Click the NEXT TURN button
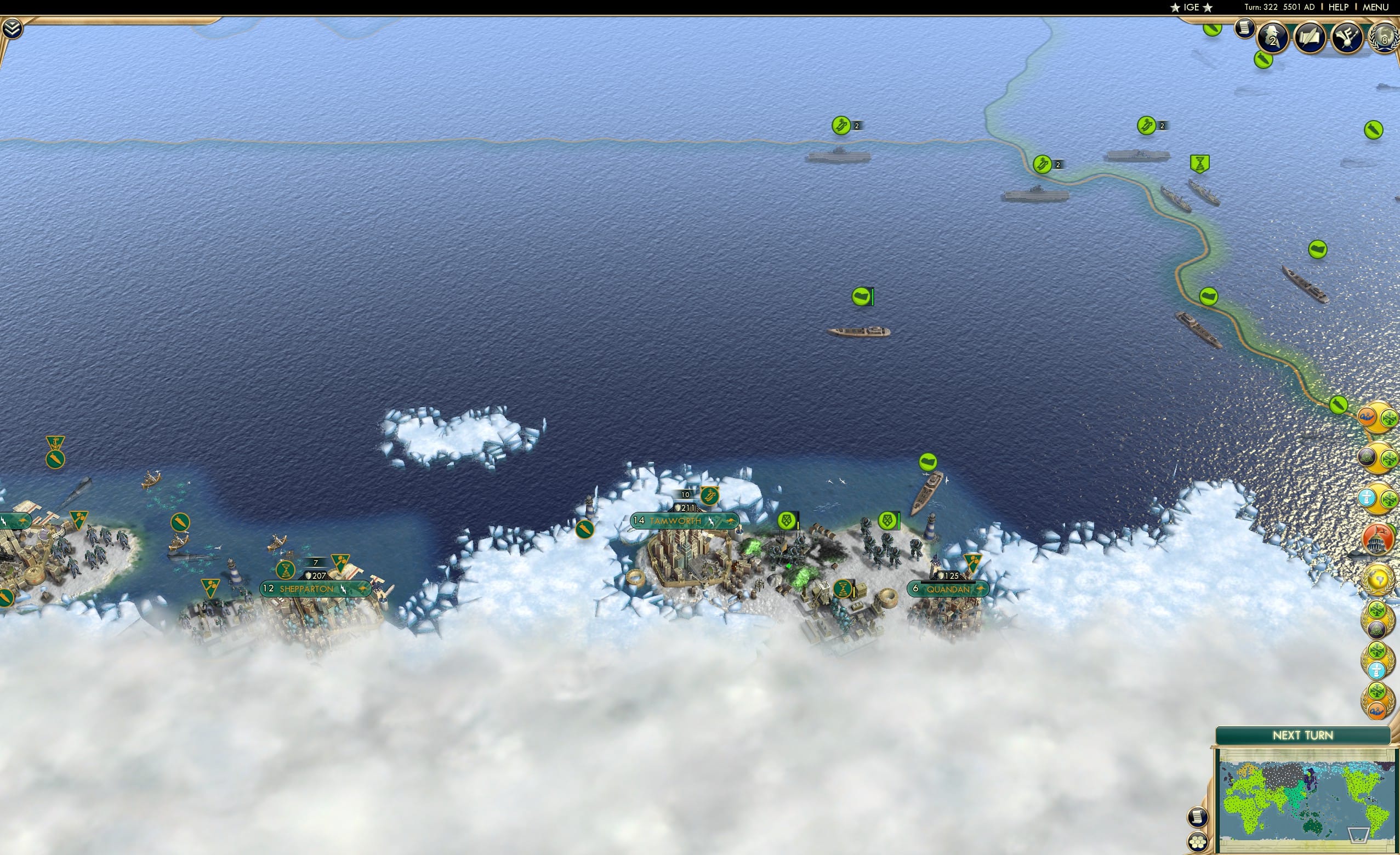This screenshot has width=1400, height=855. (x=1303, y=734)
